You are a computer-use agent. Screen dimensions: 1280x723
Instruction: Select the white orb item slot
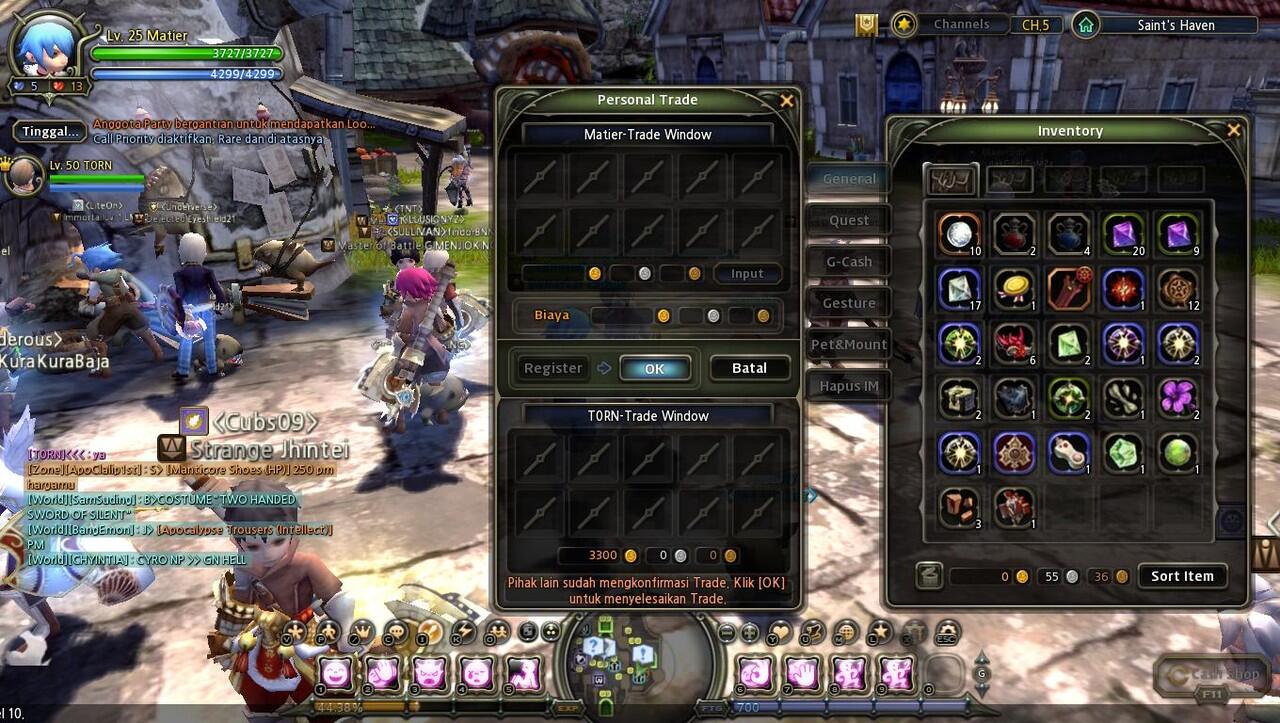coord(959,233)
